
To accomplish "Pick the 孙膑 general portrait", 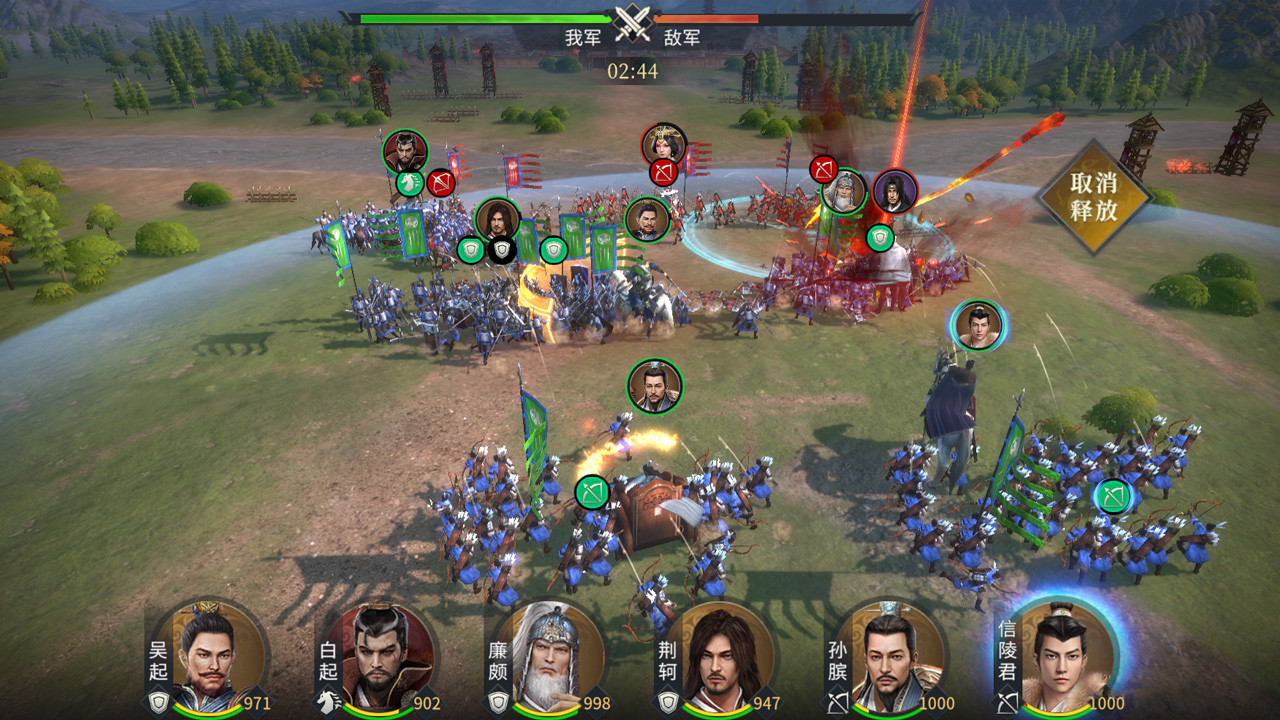I will (x=890, y=658).
